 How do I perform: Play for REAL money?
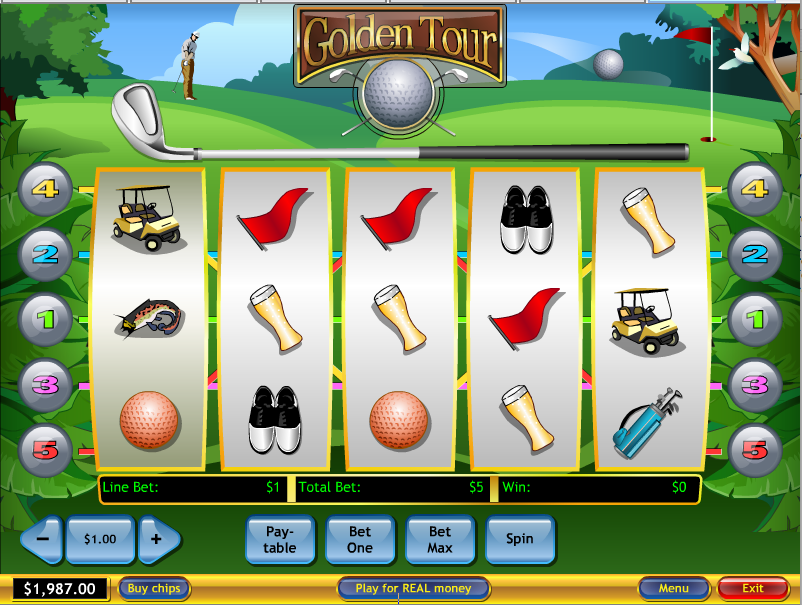pyautogui.click(x=413, y=589)
